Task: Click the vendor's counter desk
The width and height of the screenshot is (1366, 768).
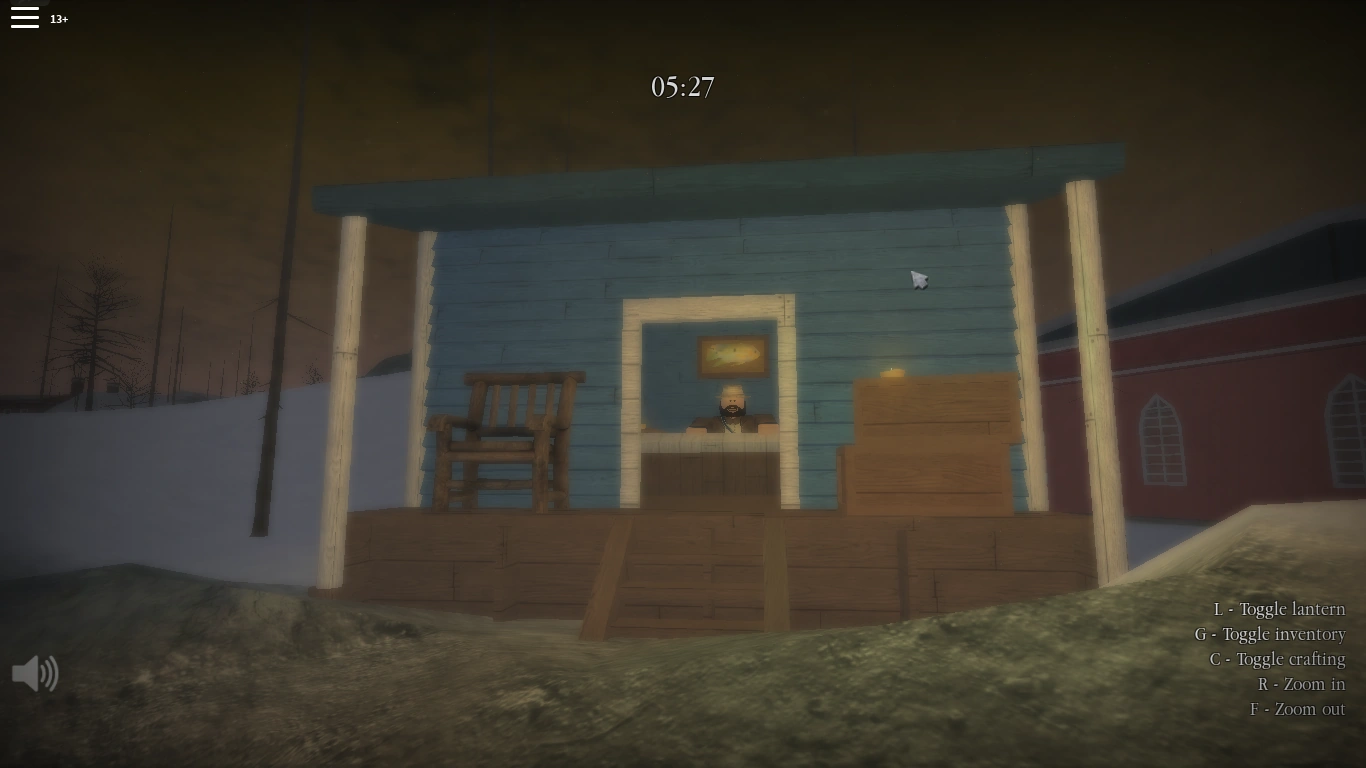Action: click(710, 465)
